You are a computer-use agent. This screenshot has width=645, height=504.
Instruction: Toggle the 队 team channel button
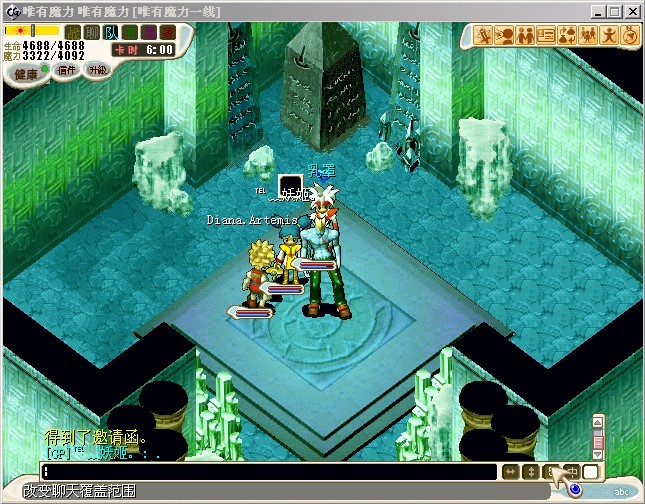110,33
